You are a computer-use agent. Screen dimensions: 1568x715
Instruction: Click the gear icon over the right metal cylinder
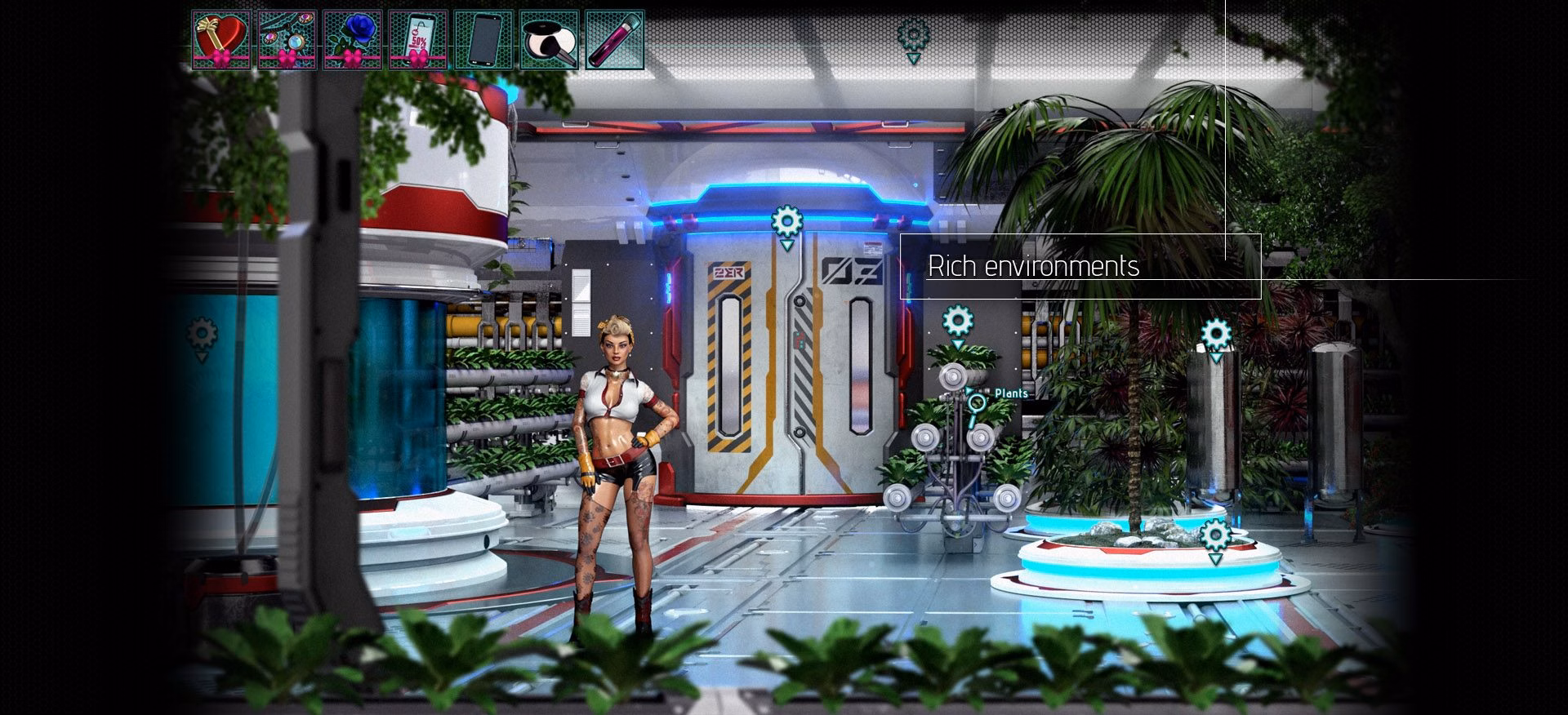(x=1218, y=332)
